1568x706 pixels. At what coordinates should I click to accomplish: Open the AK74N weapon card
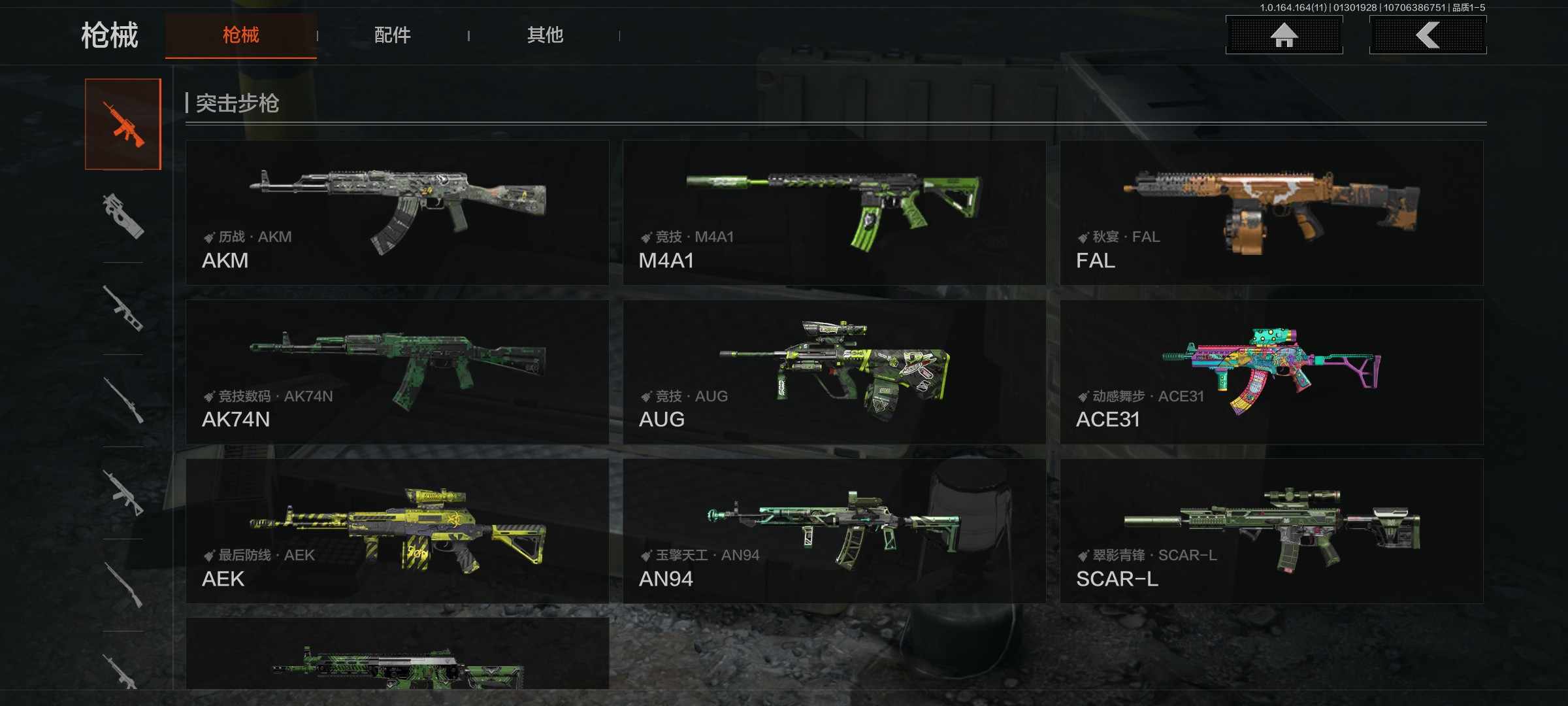(397, 372)
